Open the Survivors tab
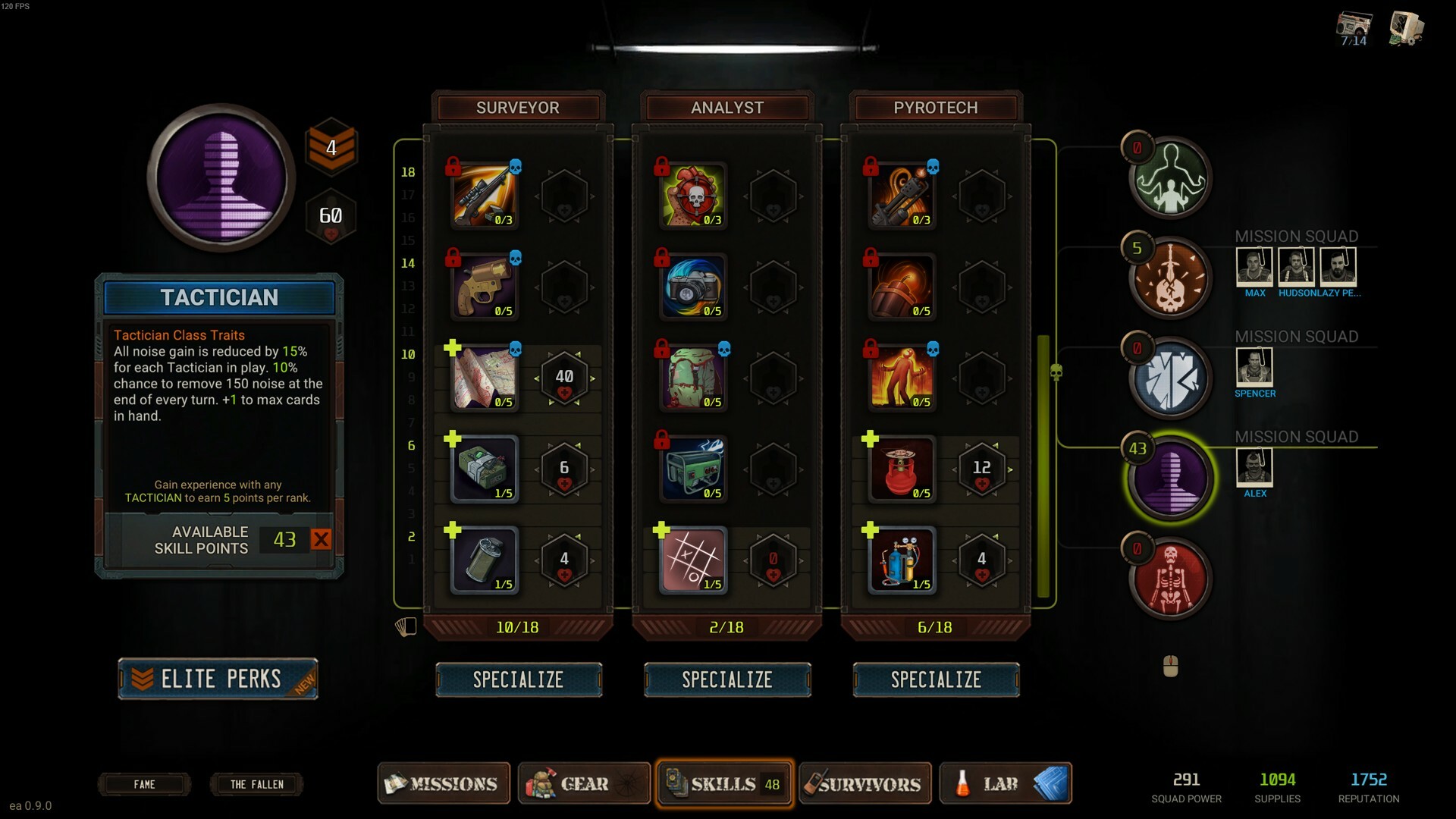This screenshot has height=819, width=1456. coord(864,783)
